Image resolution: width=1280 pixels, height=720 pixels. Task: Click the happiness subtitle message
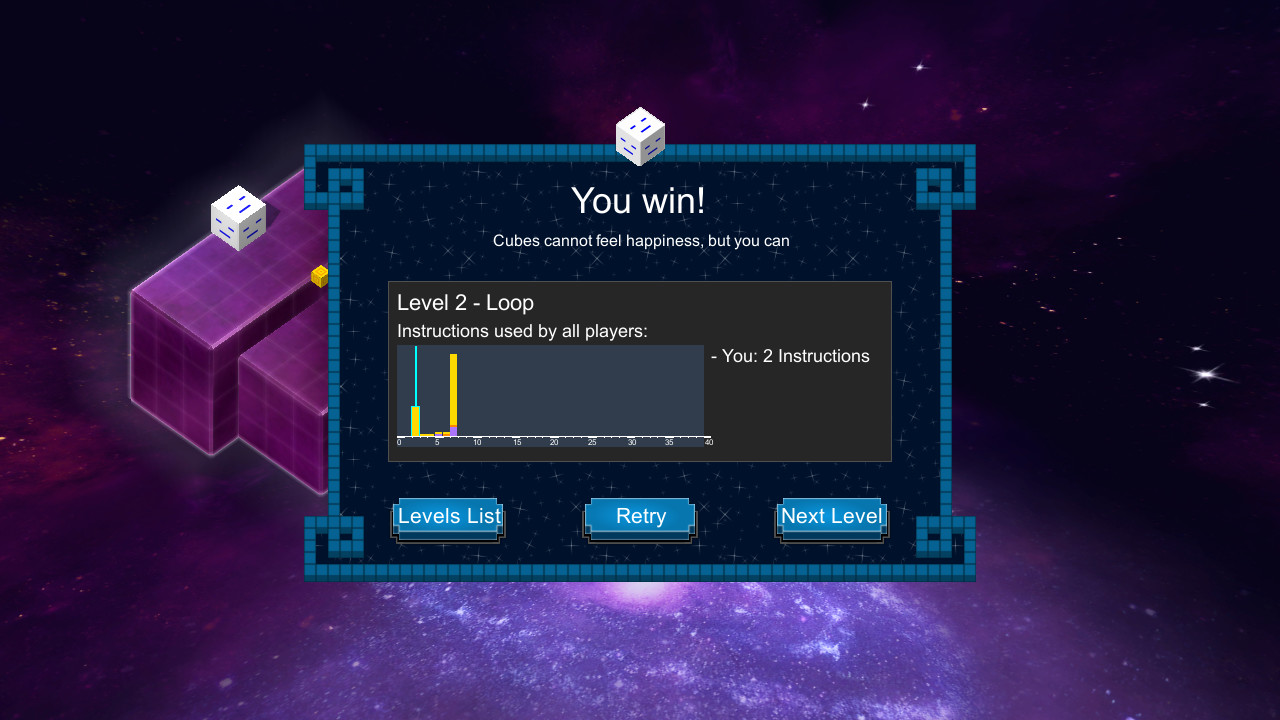[640, 241]
